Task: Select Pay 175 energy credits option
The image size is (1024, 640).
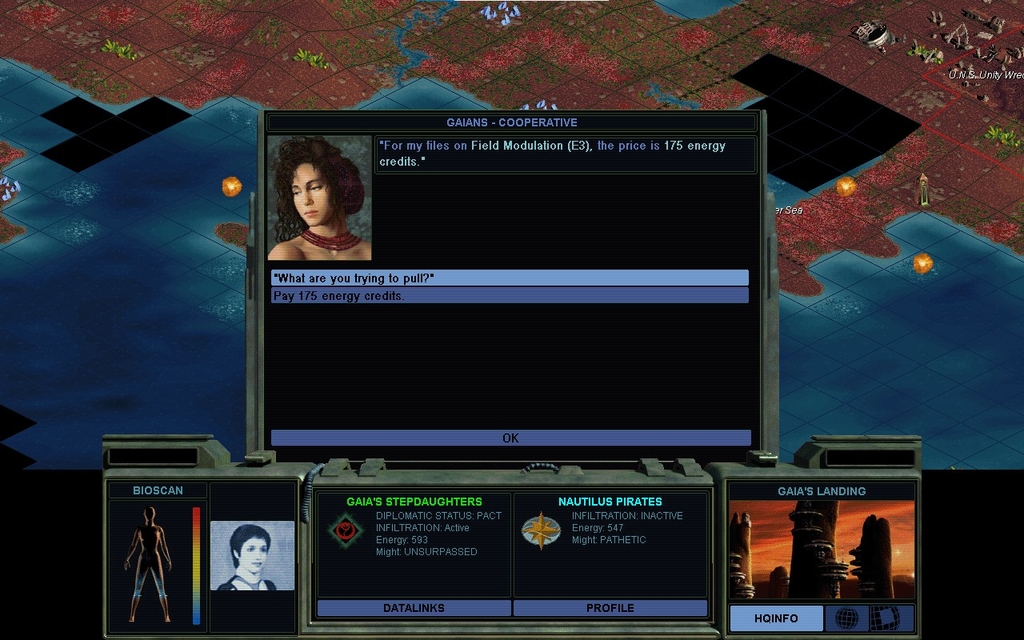Action: tap(509, 296)
